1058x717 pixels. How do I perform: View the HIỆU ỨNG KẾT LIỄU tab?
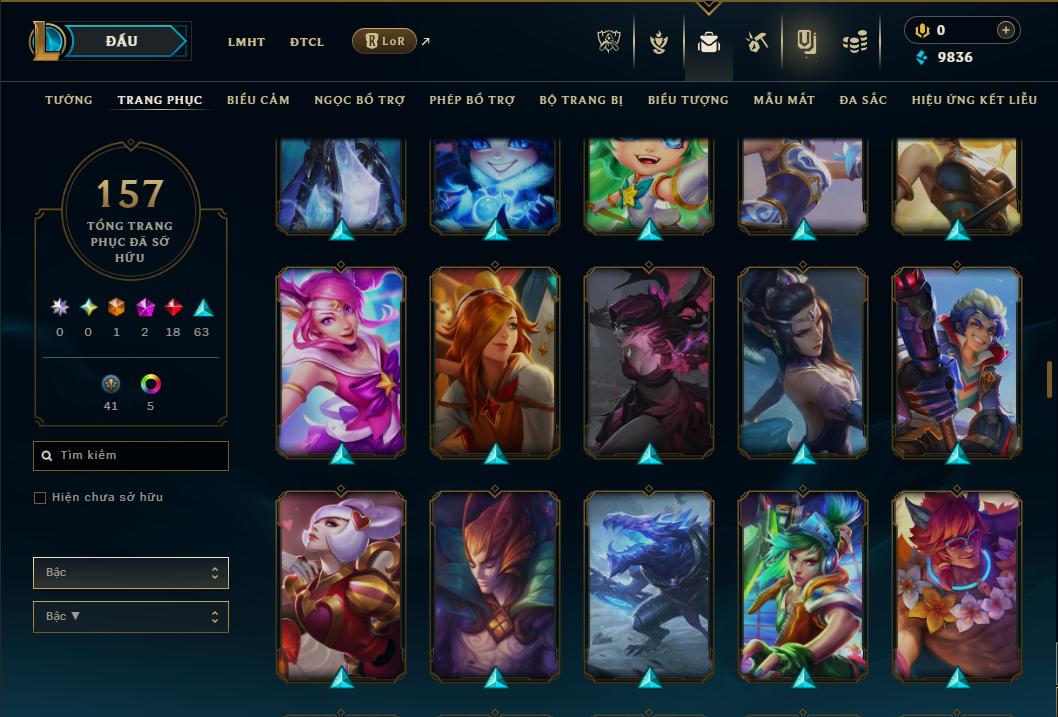click(974, 100)
